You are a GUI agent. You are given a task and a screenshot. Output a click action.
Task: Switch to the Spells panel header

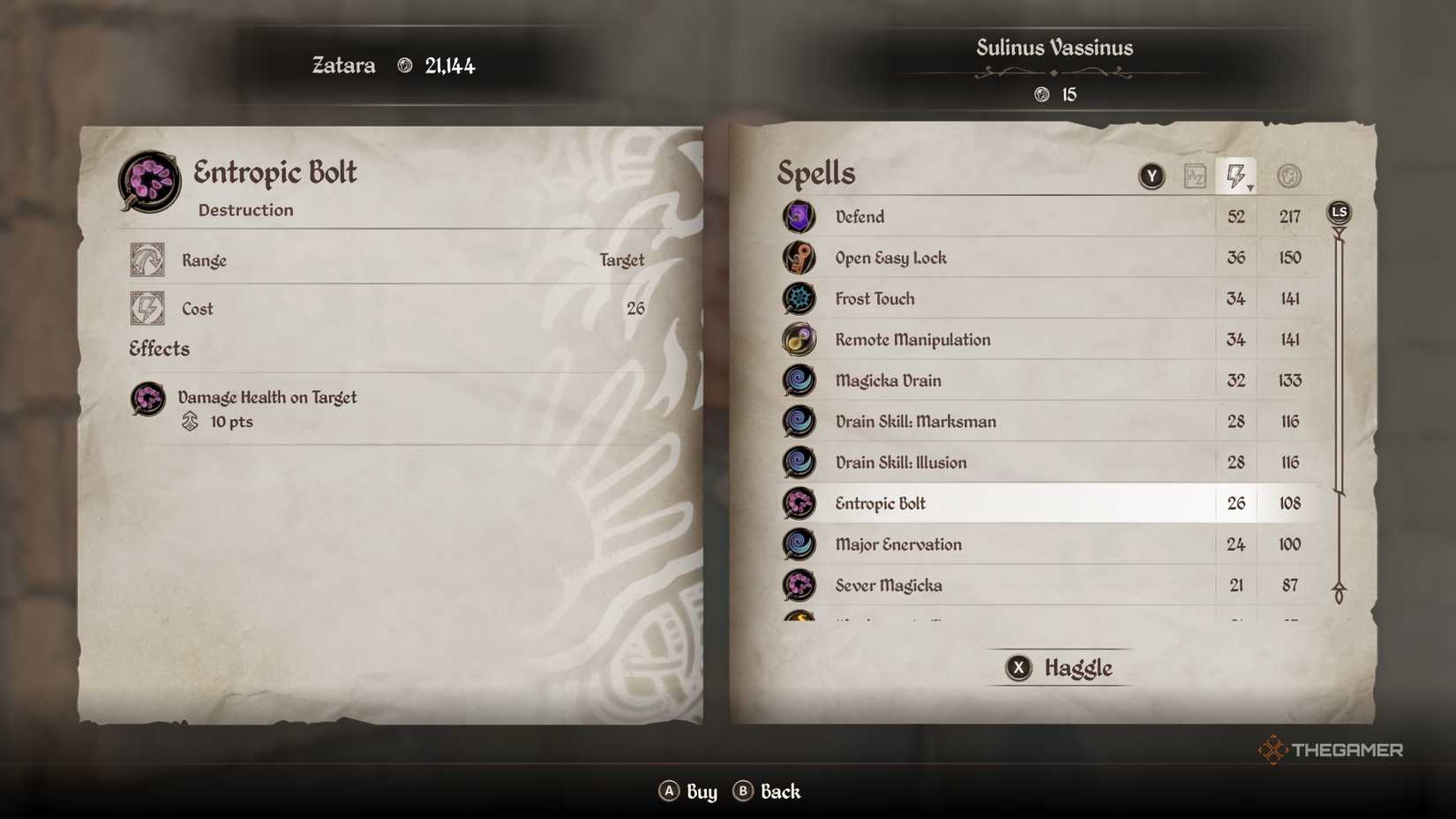tap(814, 174)
